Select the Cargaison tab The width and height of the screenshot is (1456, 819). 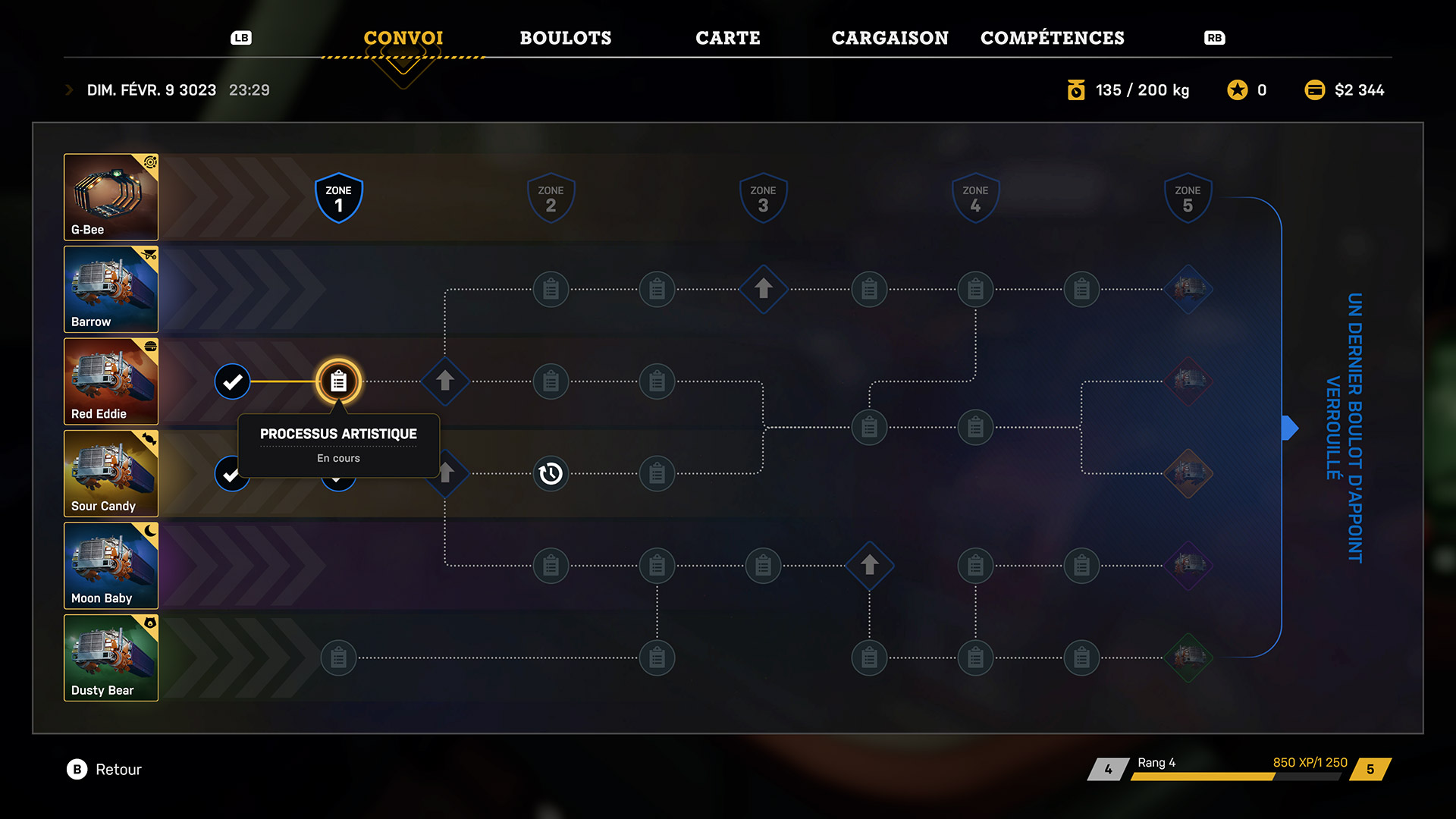[890, 38]
